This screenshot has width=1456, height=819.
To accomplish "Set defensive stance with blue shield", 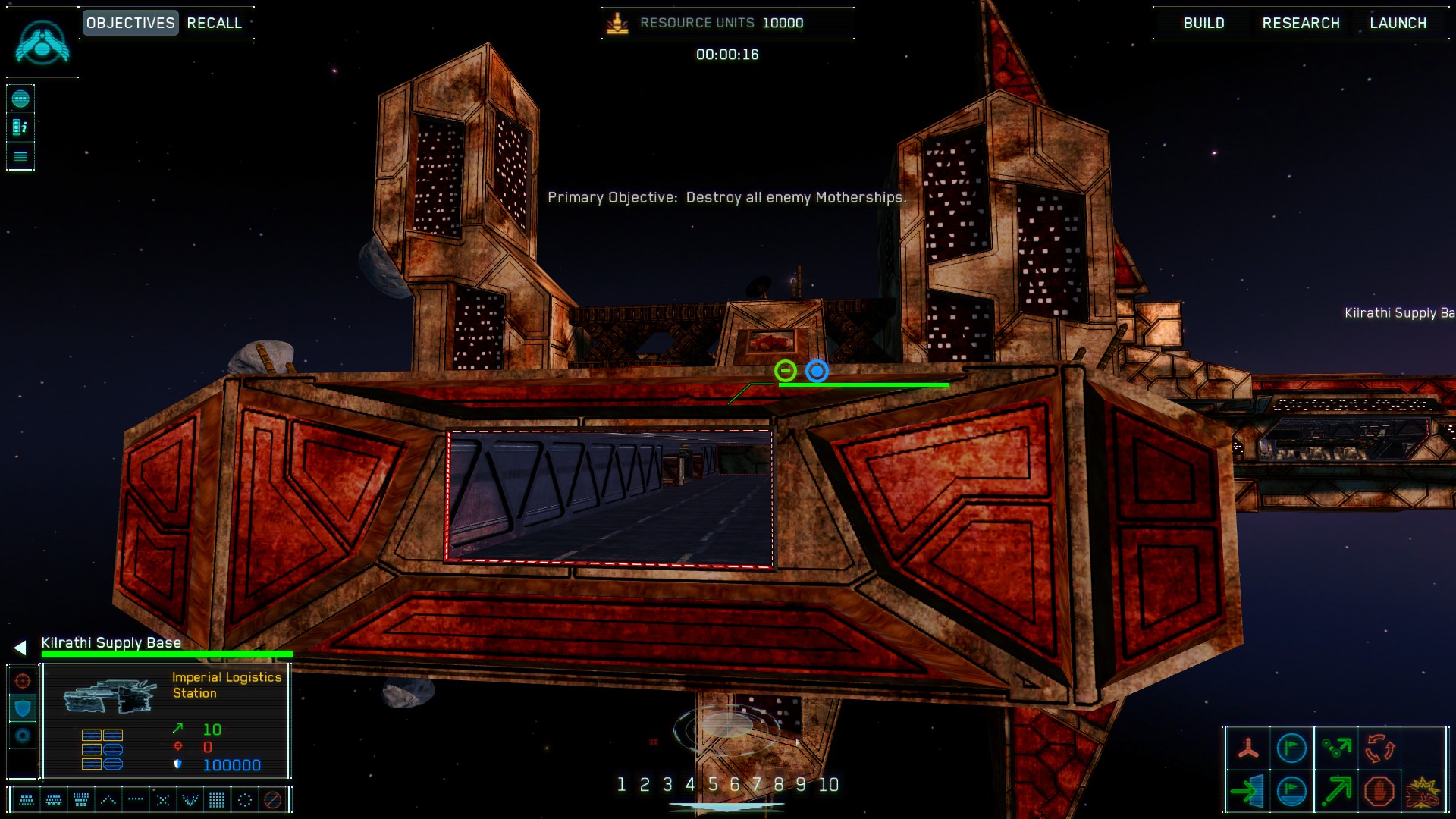I will click(x=23, y=708).
